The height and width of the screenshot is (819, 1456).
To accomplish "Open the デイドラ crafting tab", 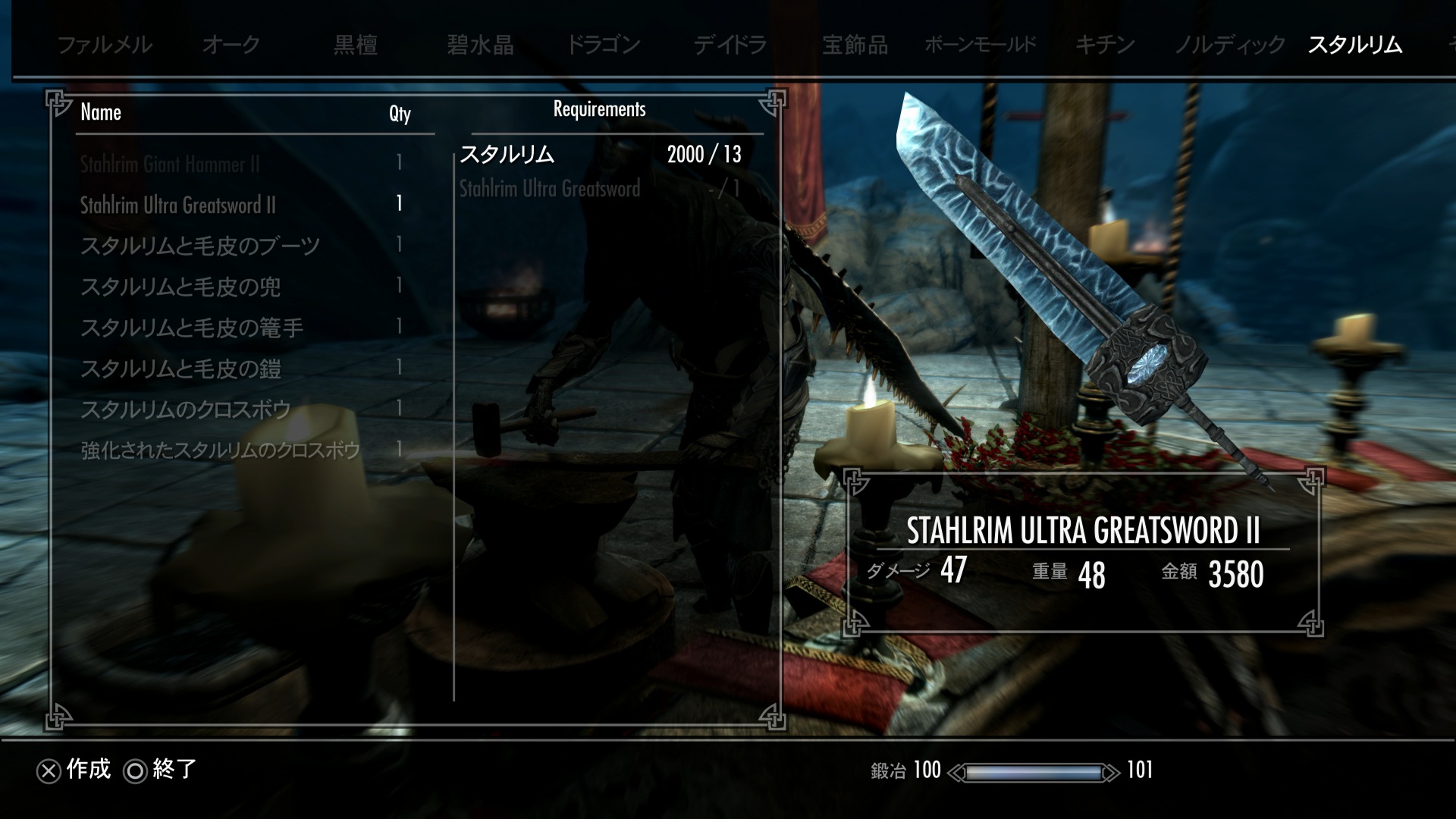I will pos(730,45).
